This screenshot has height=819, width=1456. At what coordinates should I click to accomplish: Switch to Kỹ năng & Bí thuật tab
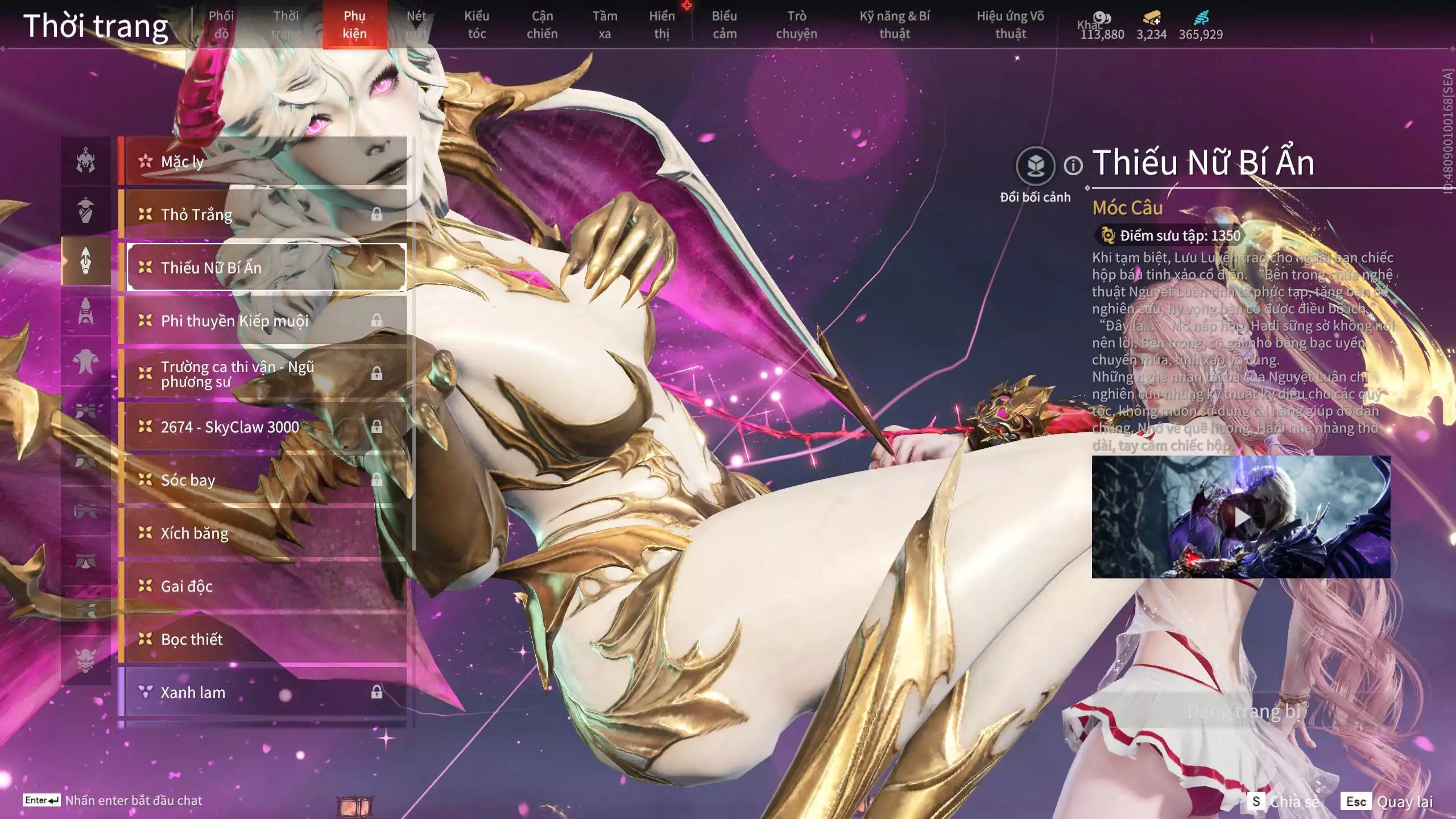(x=895, y=24)
